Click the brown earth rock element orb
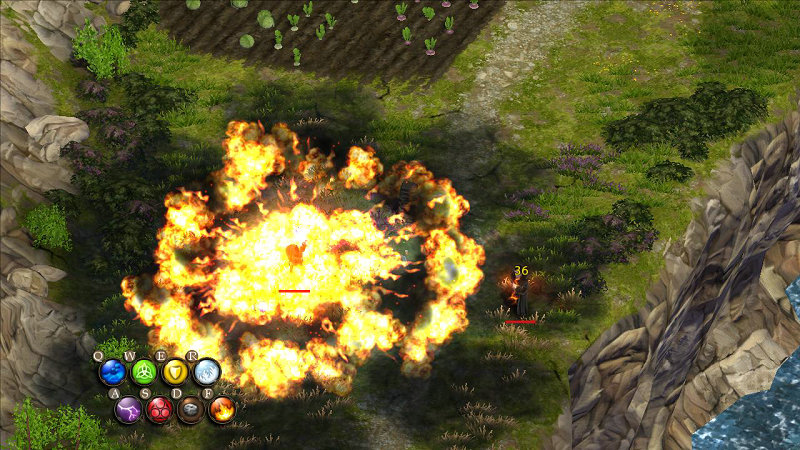This screenshot has height=450, width=800. 190,409
